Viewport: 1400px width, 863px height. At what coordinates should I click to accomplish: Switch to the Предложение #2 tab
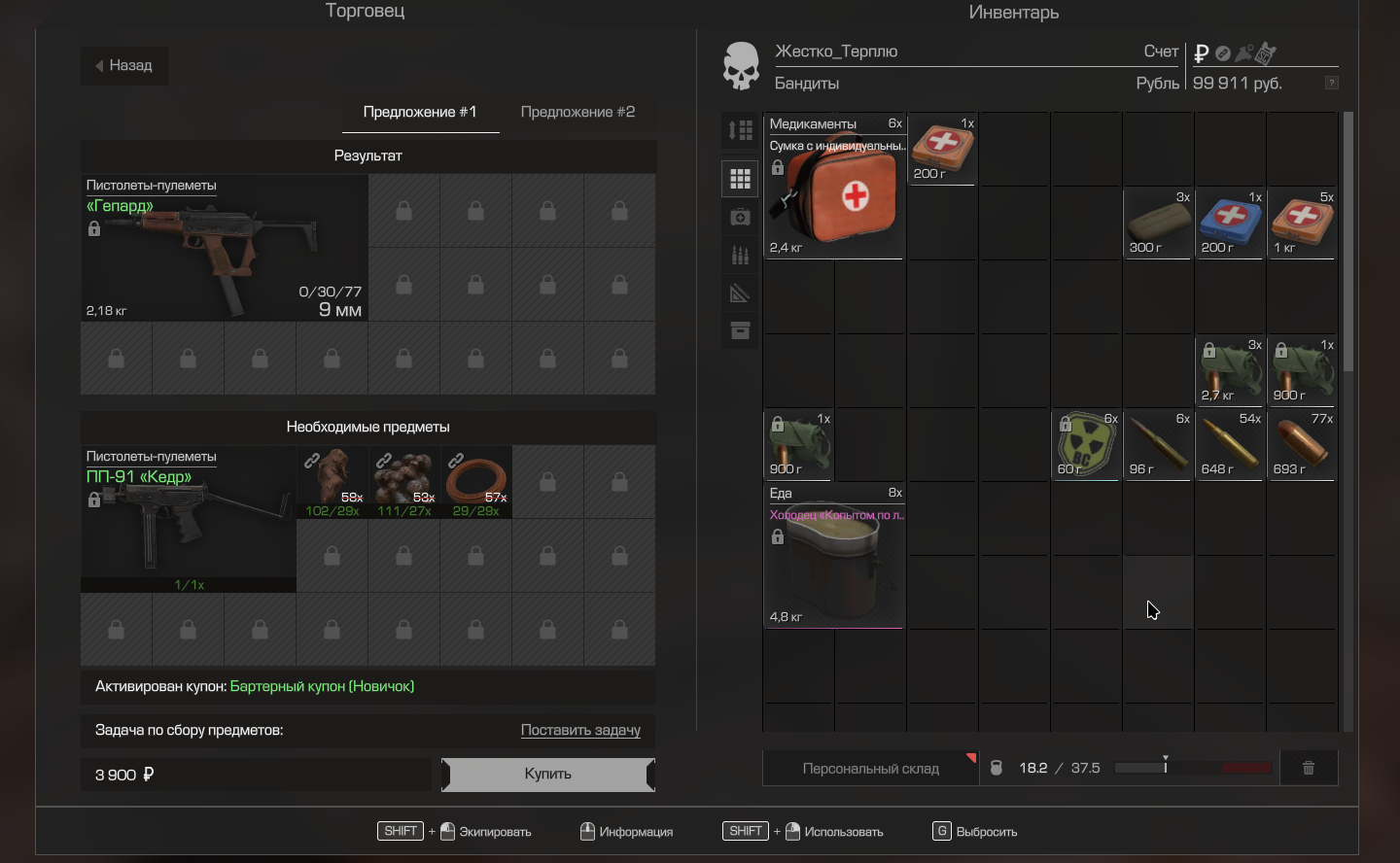[x=577, y=112]
